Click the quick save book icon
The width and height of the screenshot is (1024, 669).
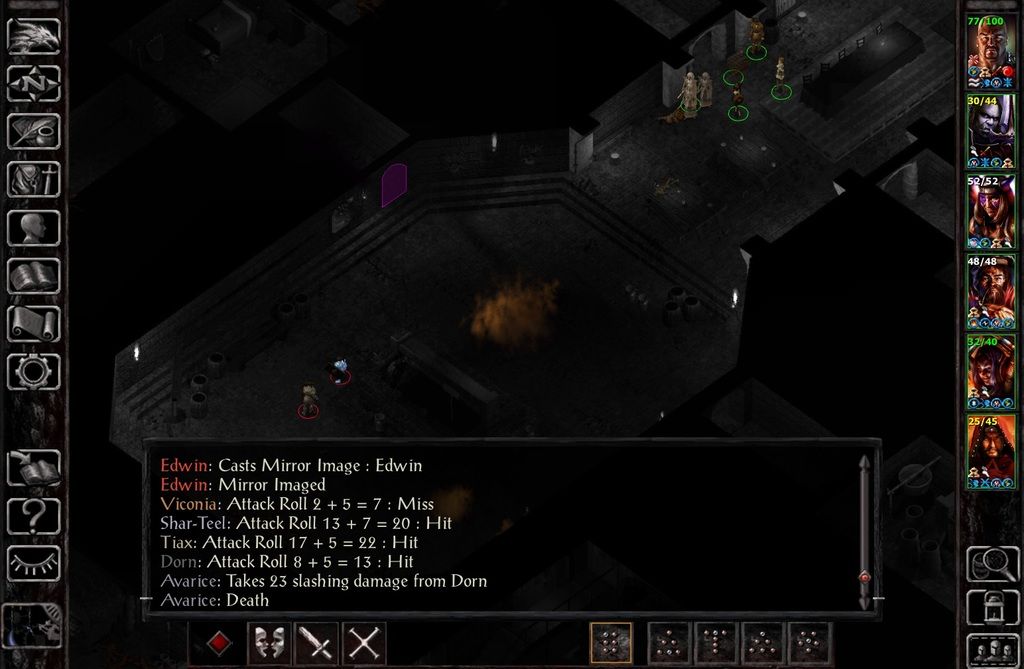pos(33,468)
